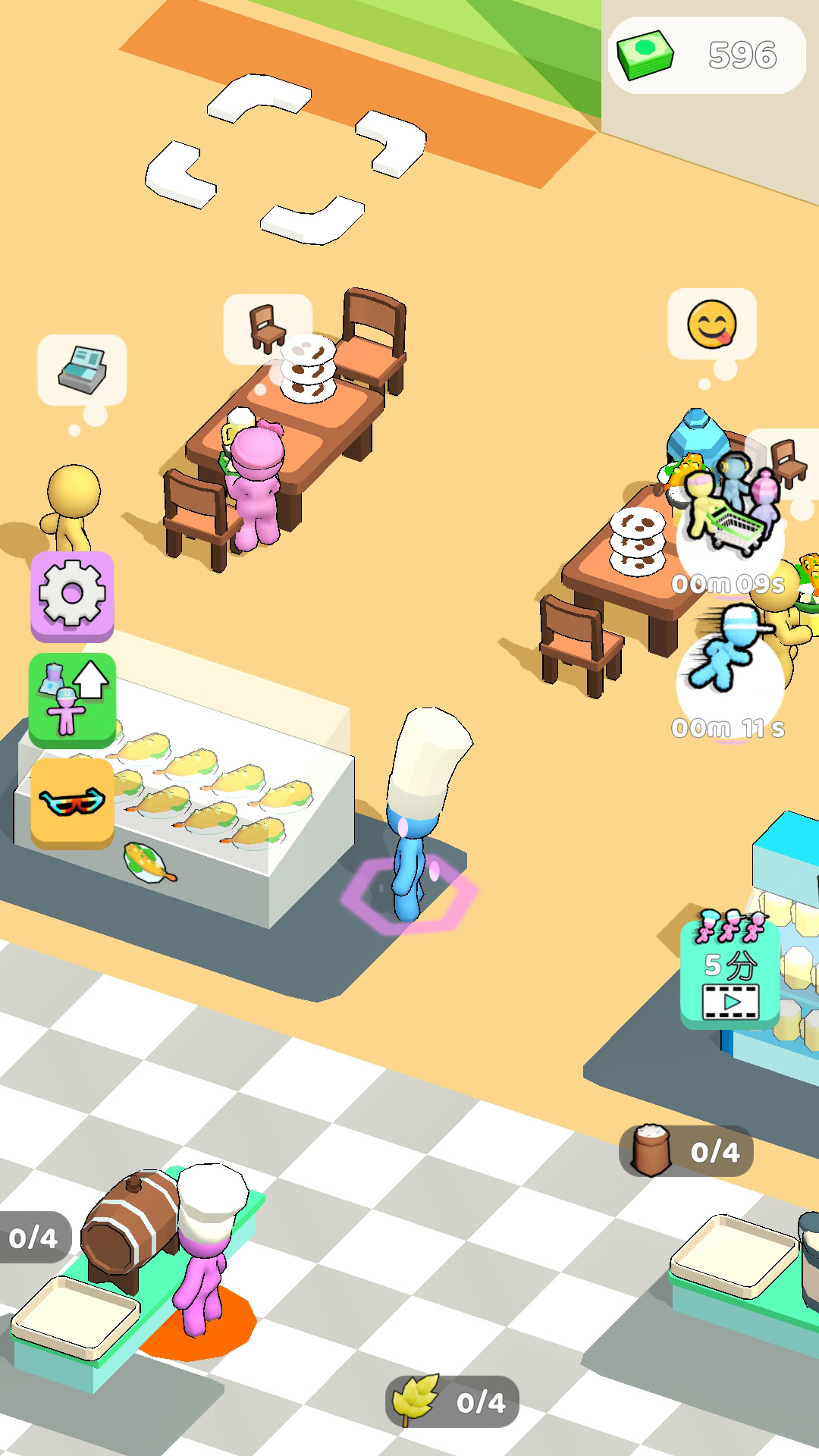Image resolution: width=819 pixels, height=1456 pixels.
Task: Open the worker upgrade menu
Action: click(72, 699)
